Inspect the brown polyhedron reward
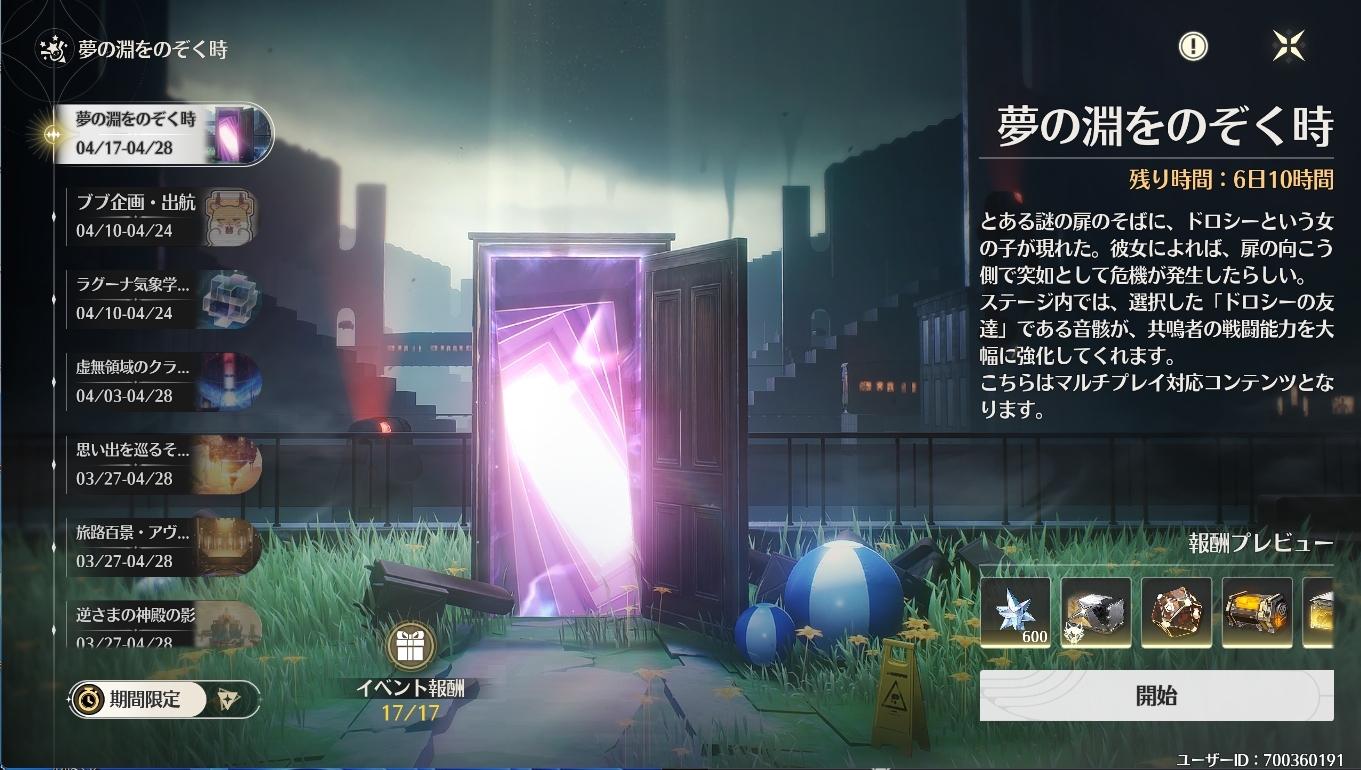The height and width of the screenshot is (770, 1361). tap(1176, 612)
